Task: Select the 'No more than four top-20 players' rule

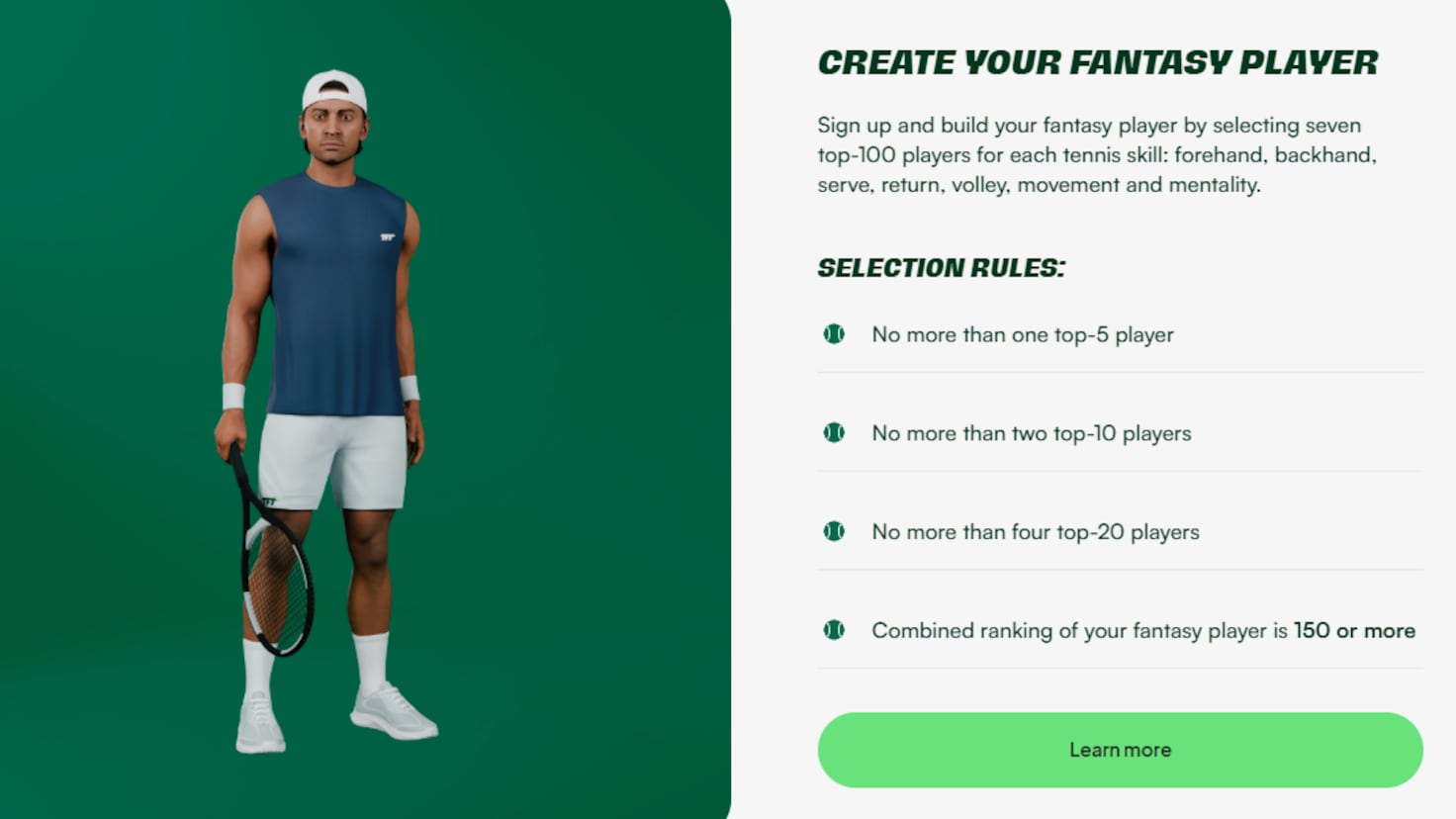Action: pyautogui.click(x=1035, y=531)
